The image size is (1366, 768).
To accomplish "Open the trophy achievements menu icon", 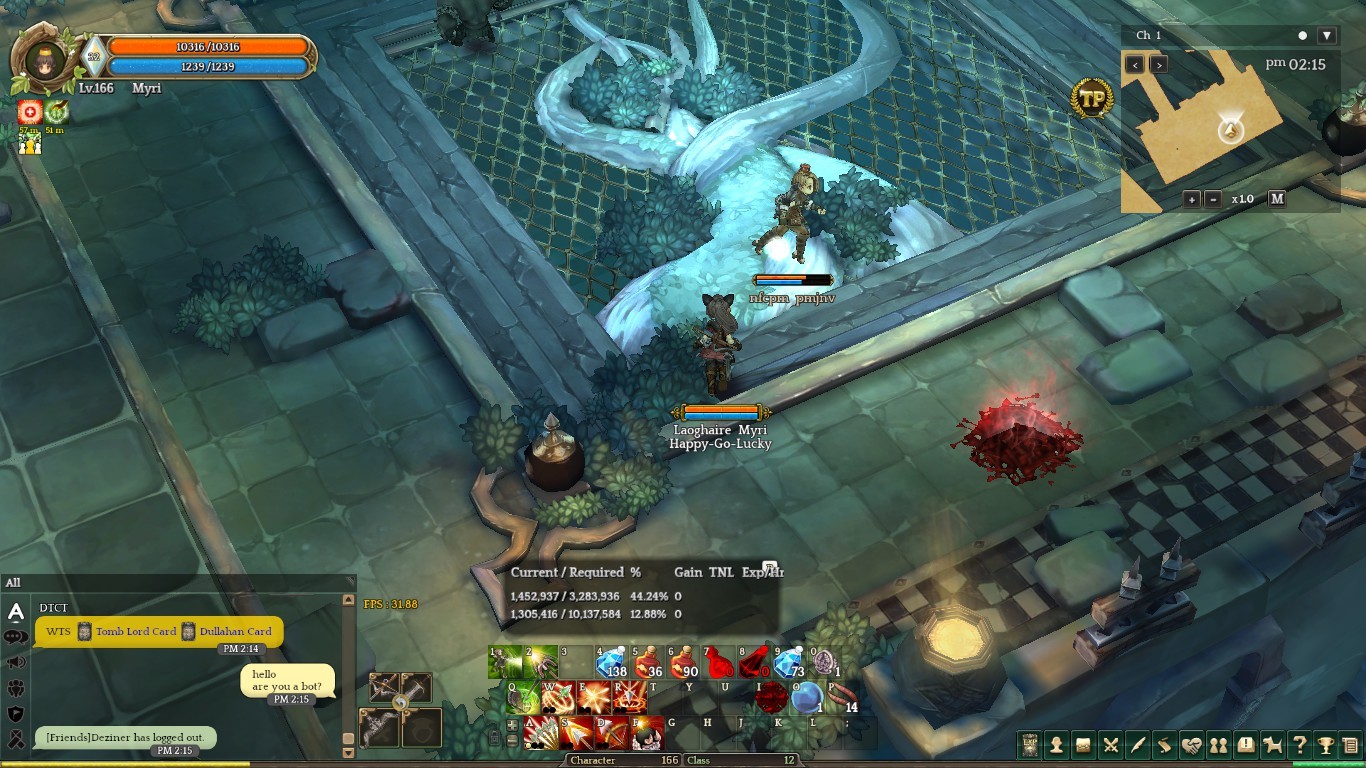I will tap(1326, 745).
